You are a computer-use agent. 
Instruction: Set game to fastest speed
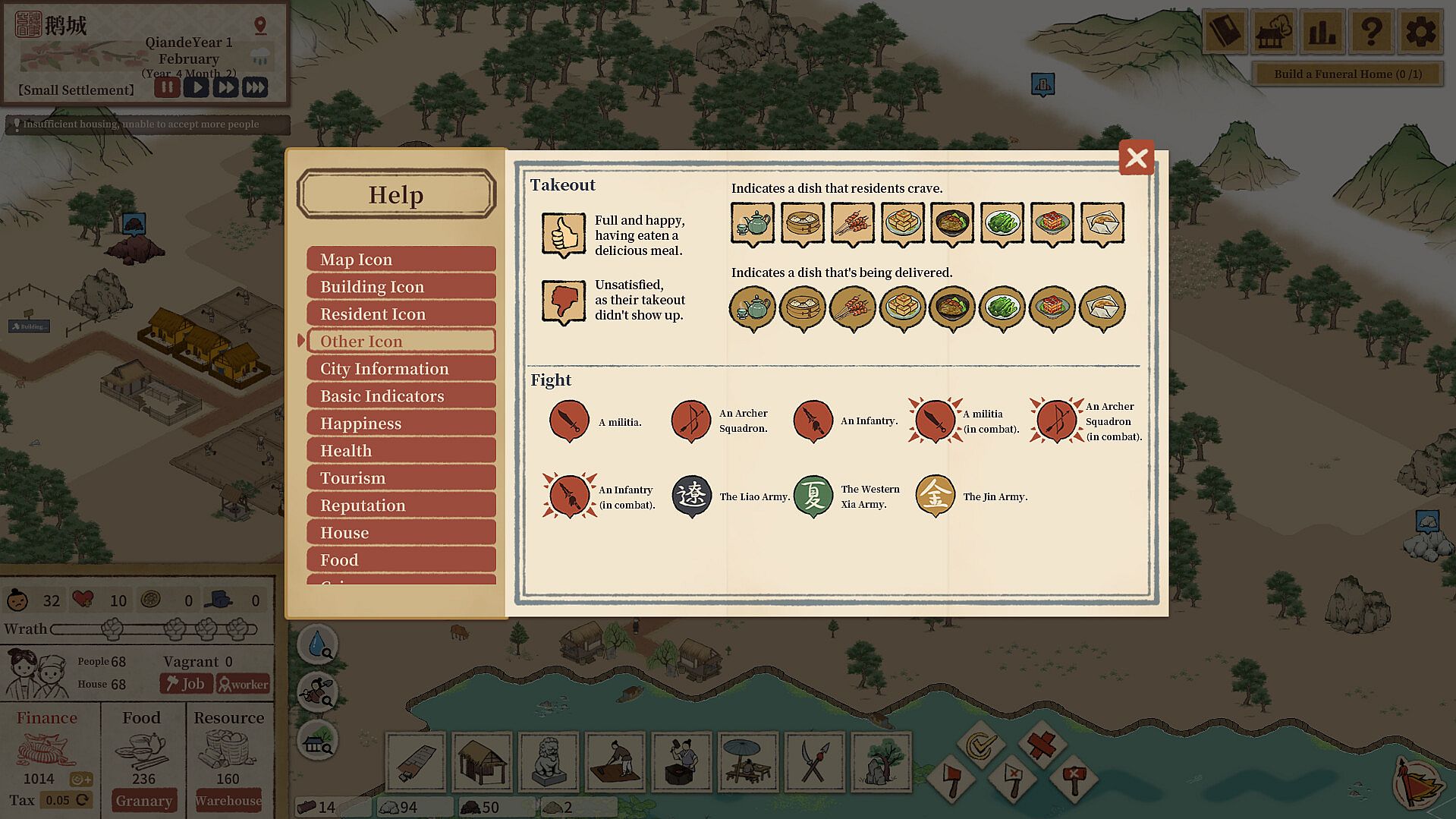[255, 87]
